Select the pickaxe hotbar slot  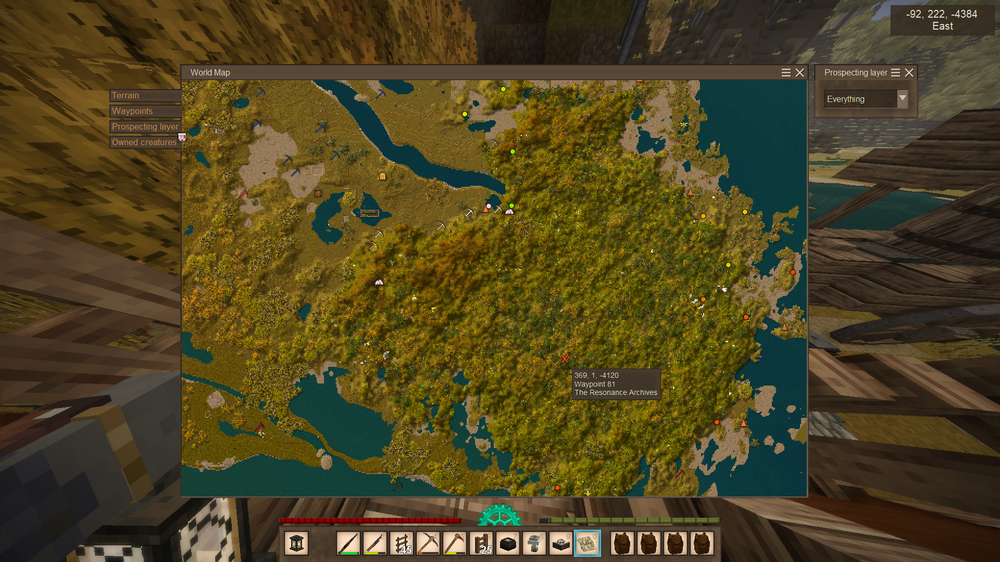pos(428,543)
